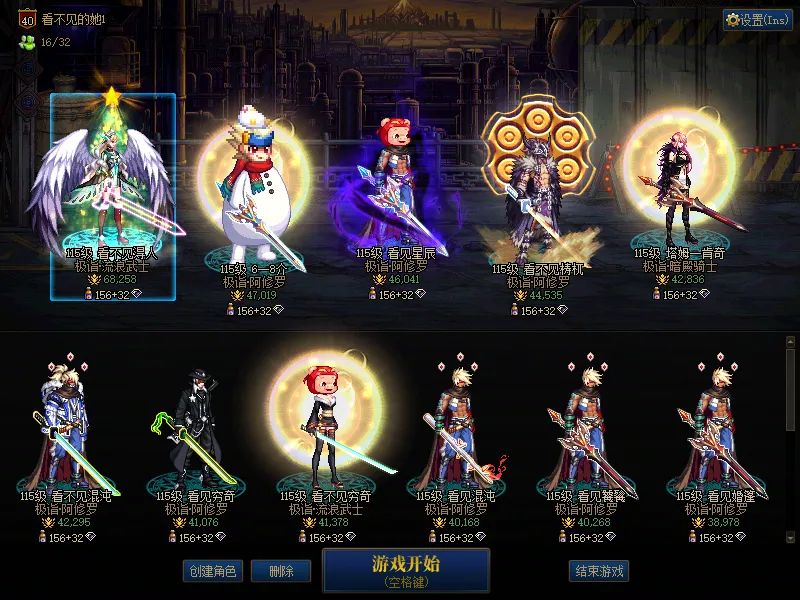Start the game with 游戏开始
The image size is (800, 600).
coord(406,570)
